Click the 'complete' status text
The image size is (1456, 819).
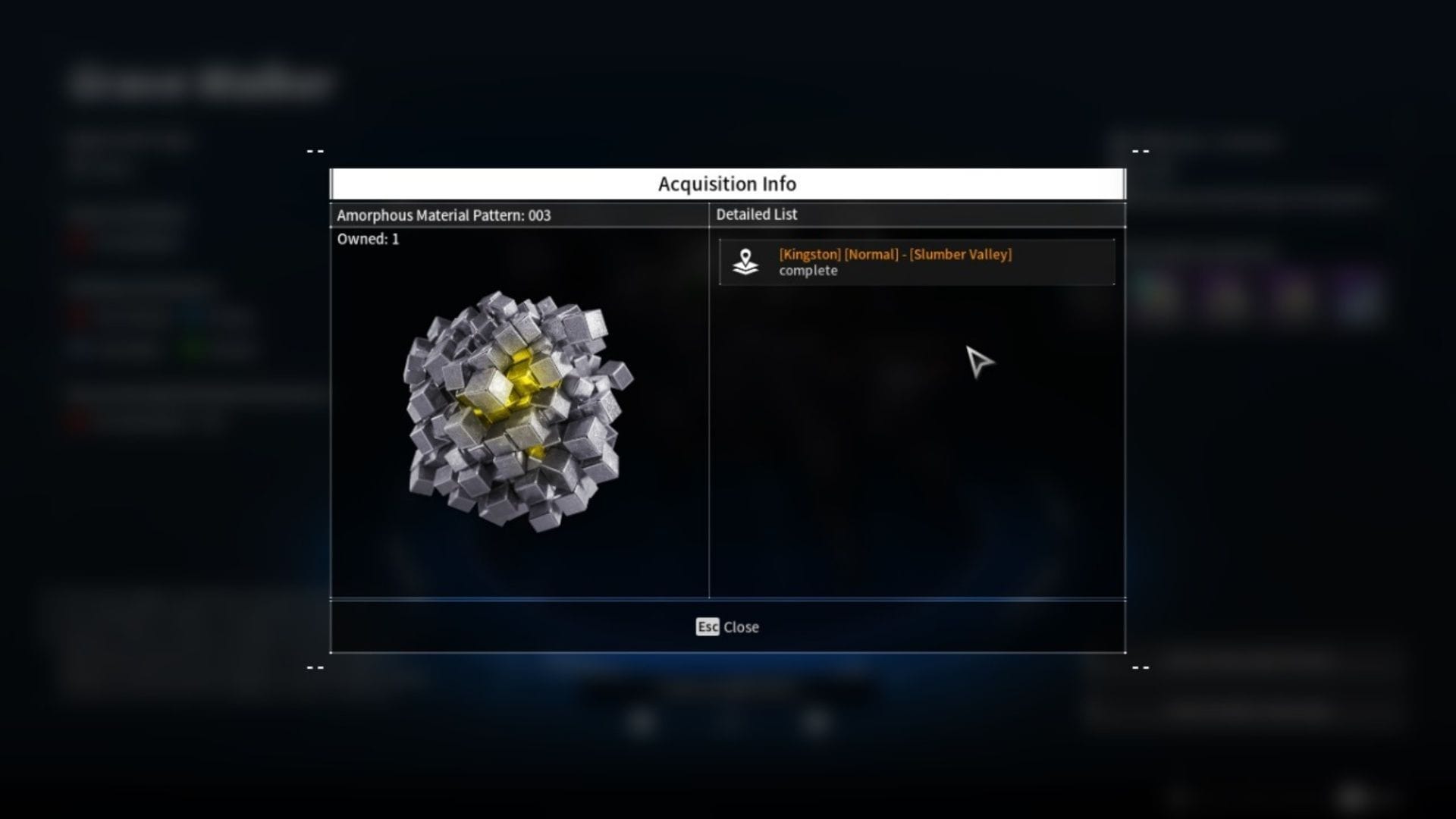(809, 270)
